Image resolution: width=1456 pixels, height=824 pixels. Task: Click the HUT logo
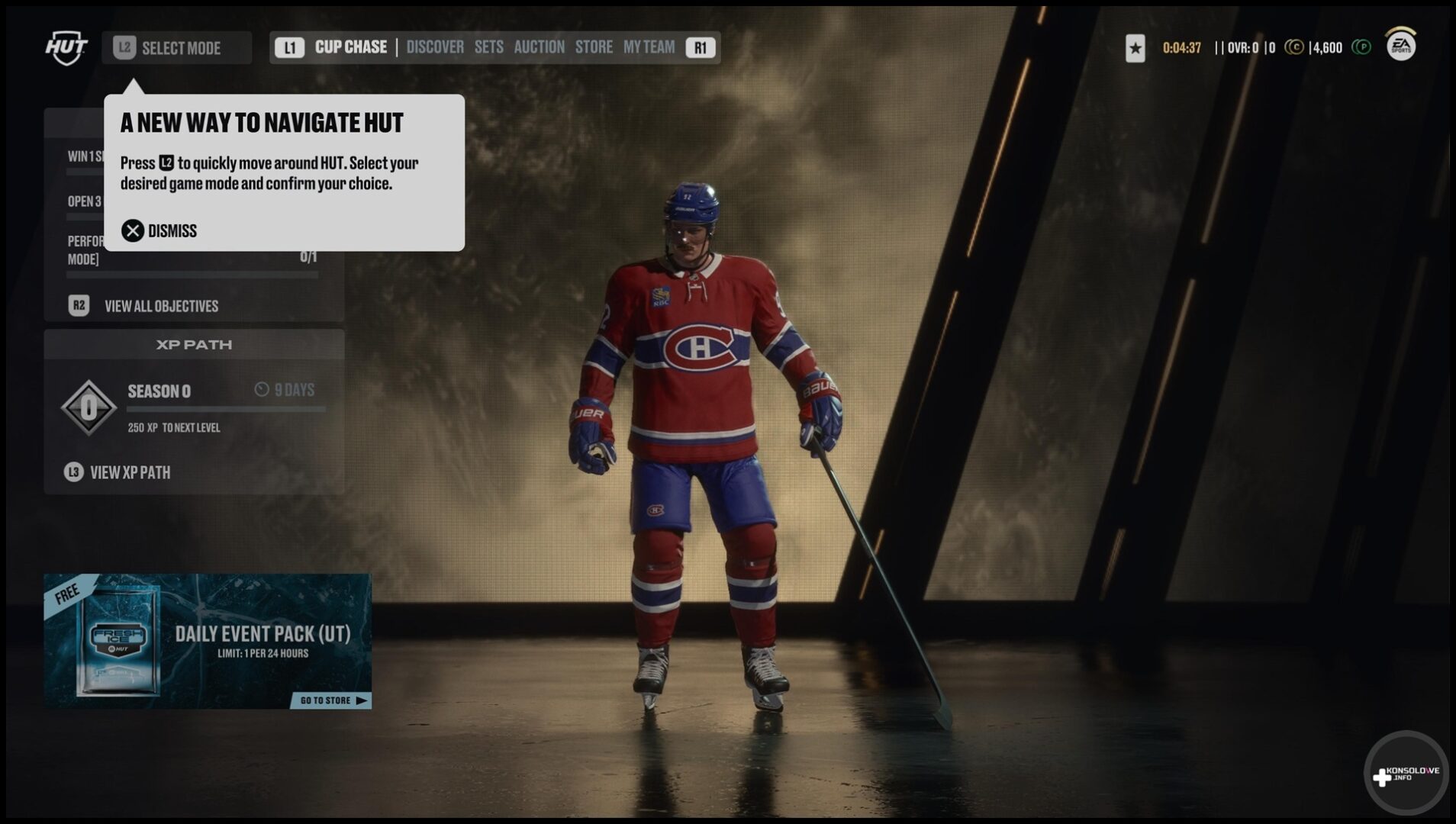click(66, 47)
